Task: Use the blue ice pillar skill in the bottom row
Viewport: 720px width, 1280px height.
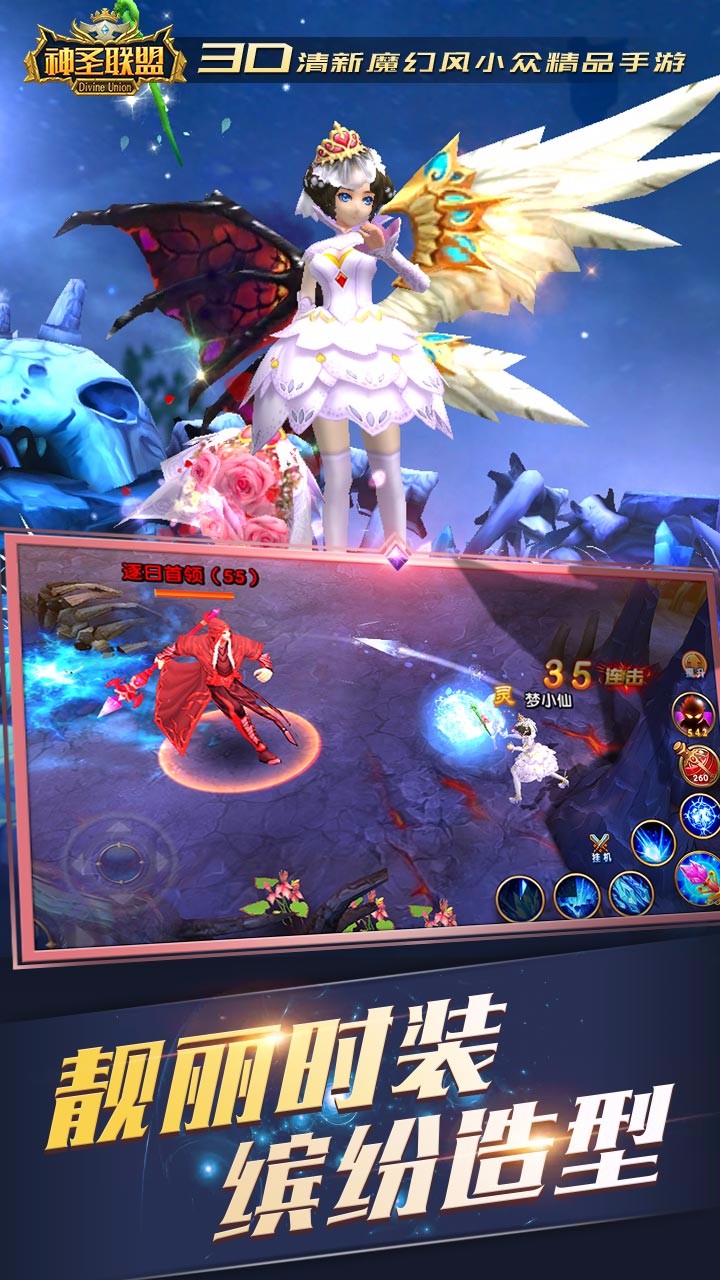Action: pos(577,895)
